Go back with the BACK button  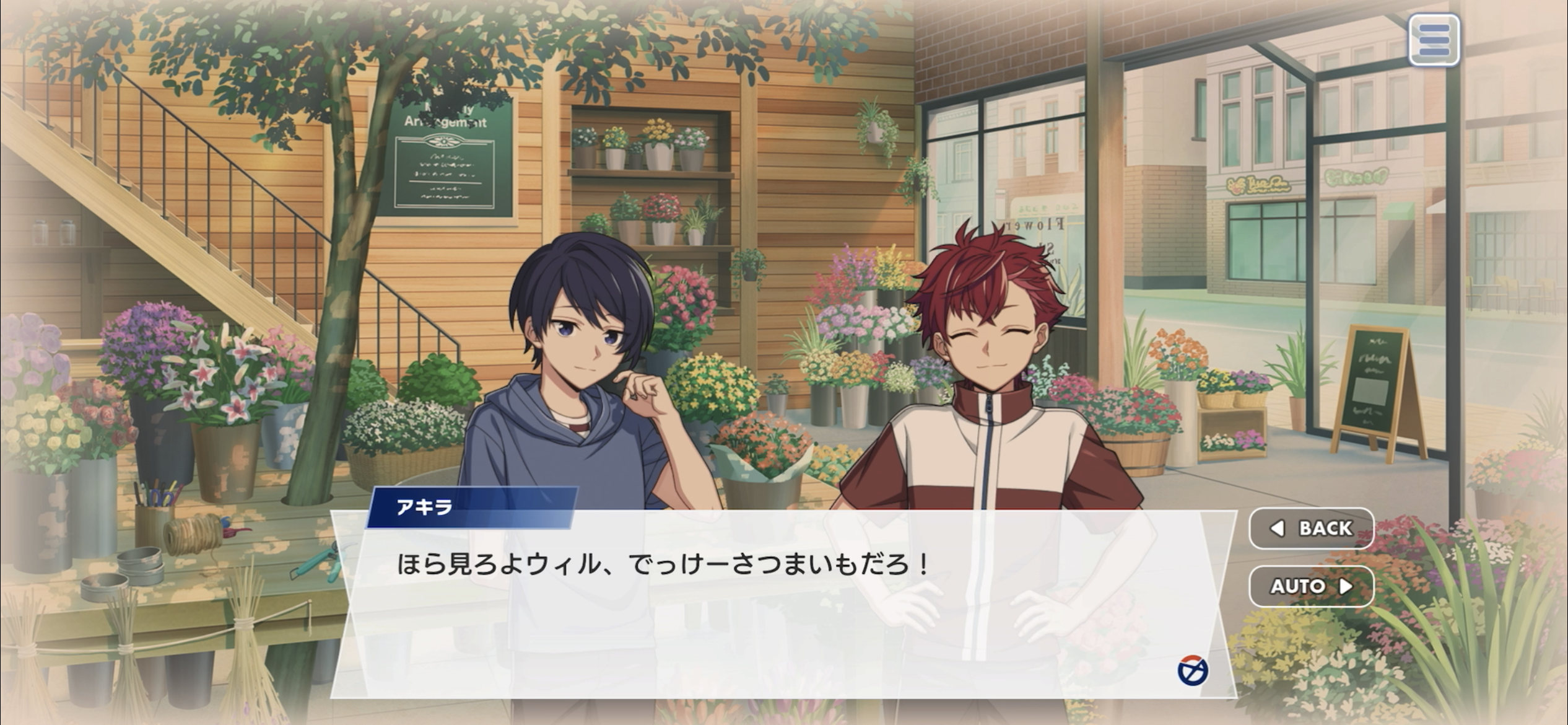(1311, 528)
